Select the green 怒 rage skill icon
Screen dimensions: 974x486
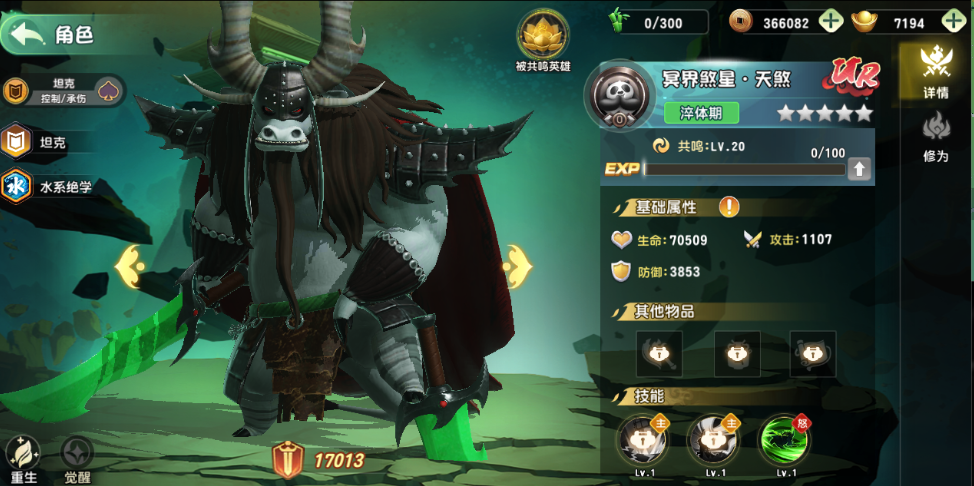(785, 440)
